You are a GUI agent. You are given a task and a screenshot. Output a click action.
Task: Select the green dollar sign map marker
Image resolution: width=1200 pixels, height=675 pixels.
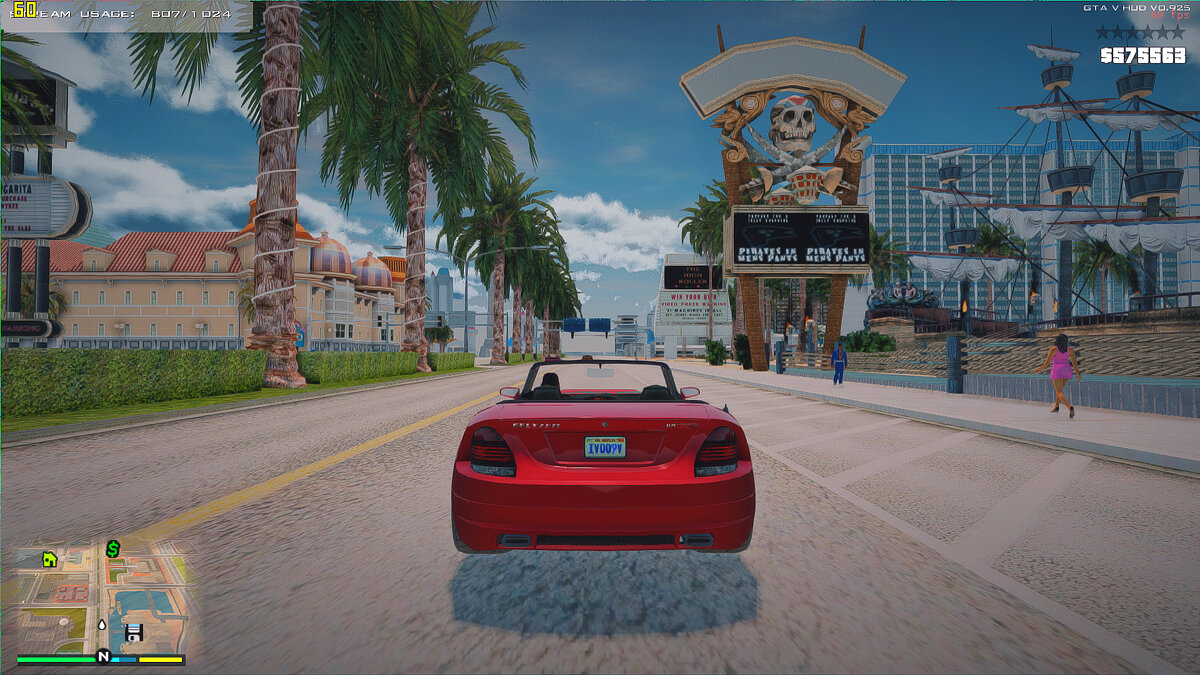[113, 549]
